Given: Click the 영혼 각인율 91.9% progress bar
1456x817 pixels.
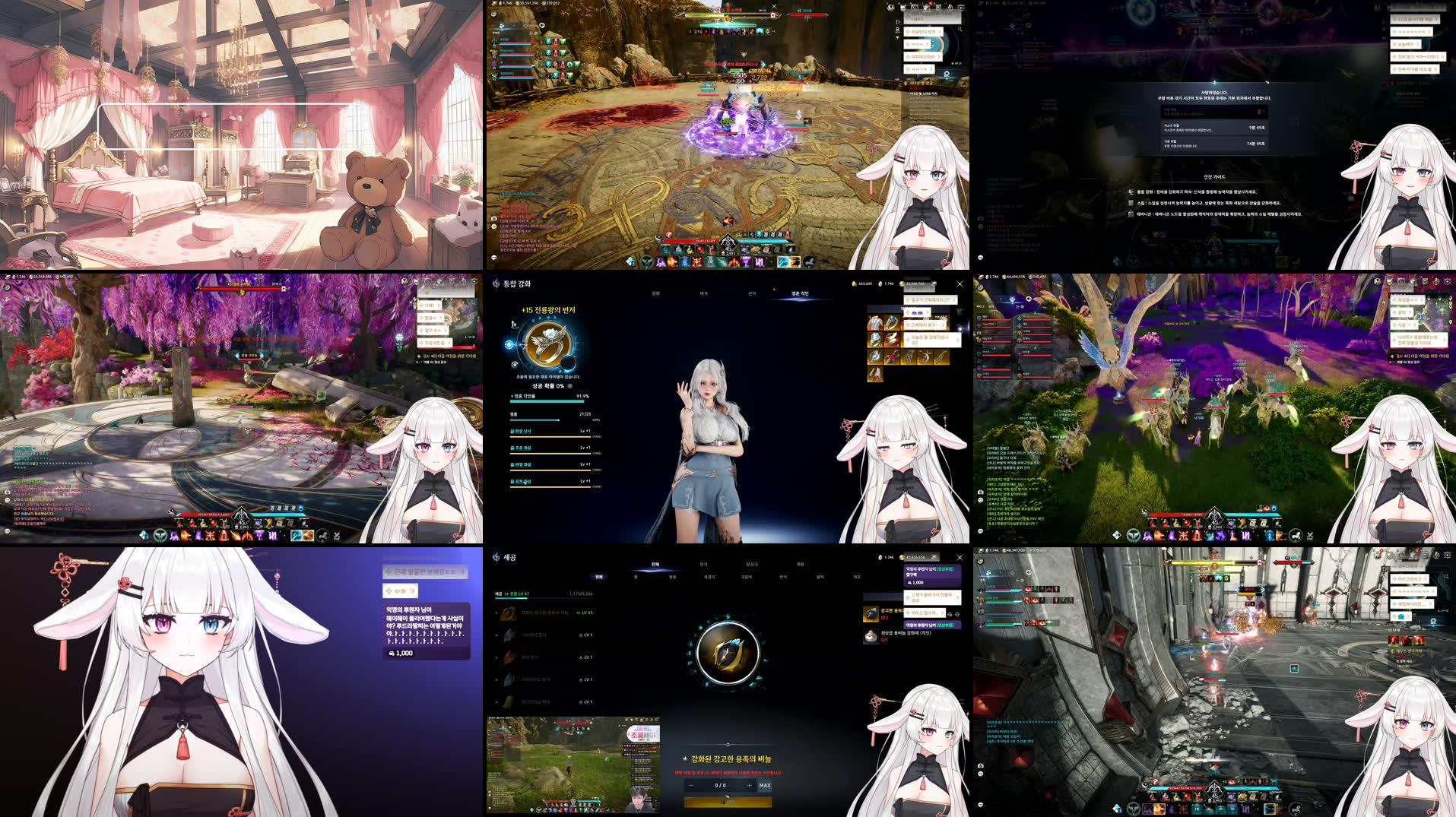Looking at the screenshot, I should (547, 401).
